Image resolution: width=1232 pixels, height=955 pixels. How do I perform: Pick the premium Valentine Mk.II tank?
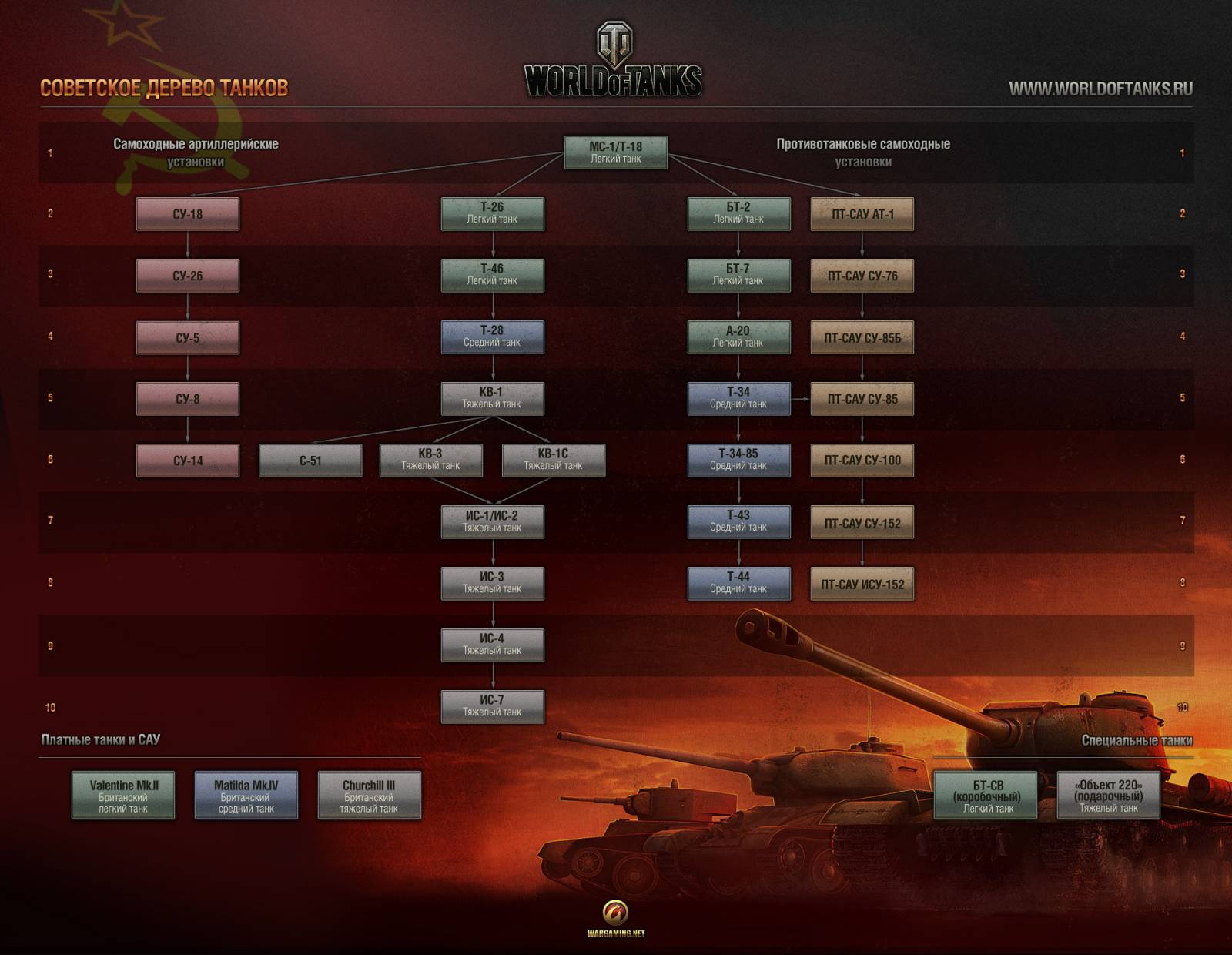pyautogui.click(x=123, y=796)
